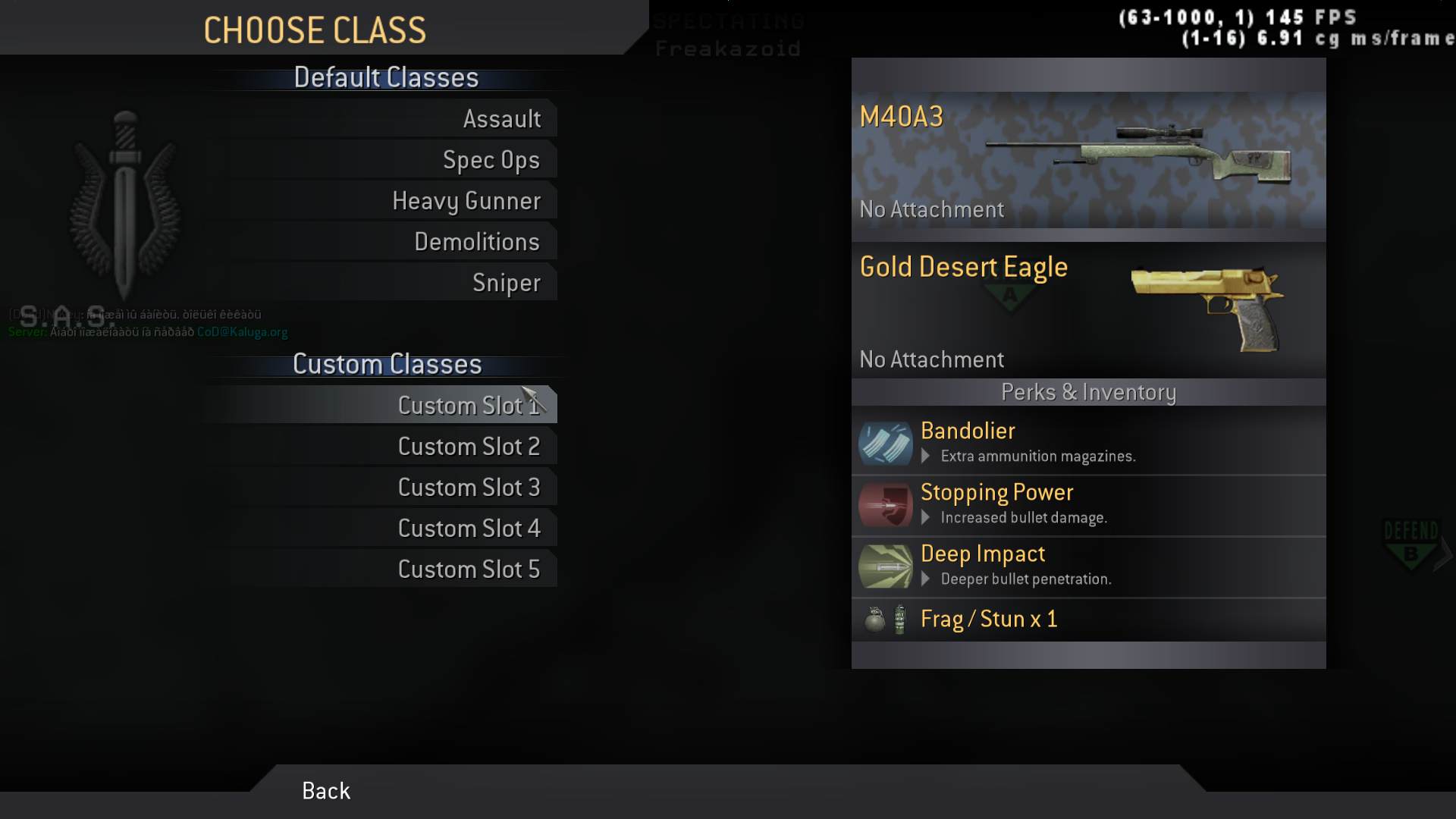Select Custom Slot 4

(469, 529)
